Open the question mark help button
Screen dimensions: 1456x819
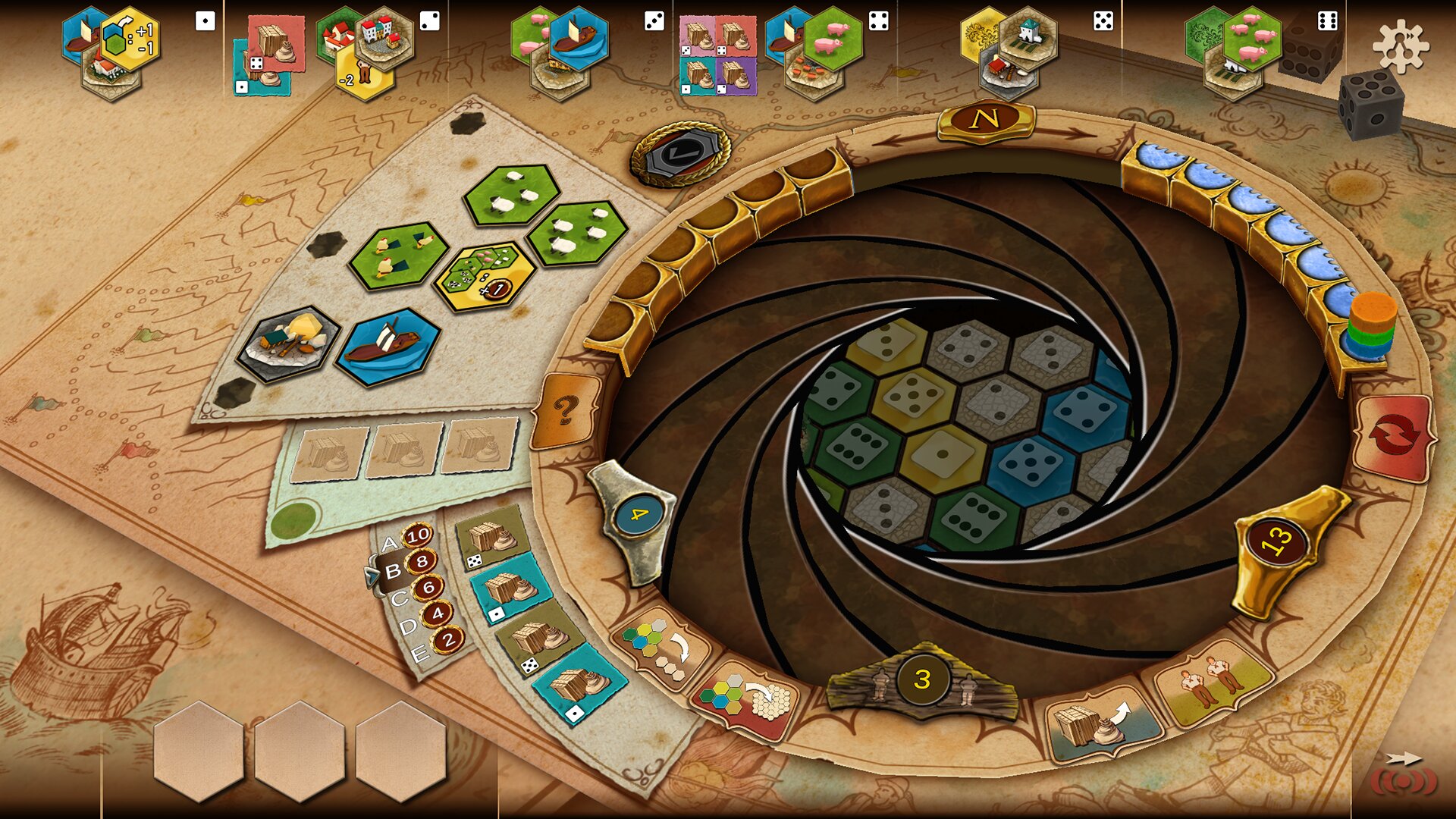click(x=565, y=410)
